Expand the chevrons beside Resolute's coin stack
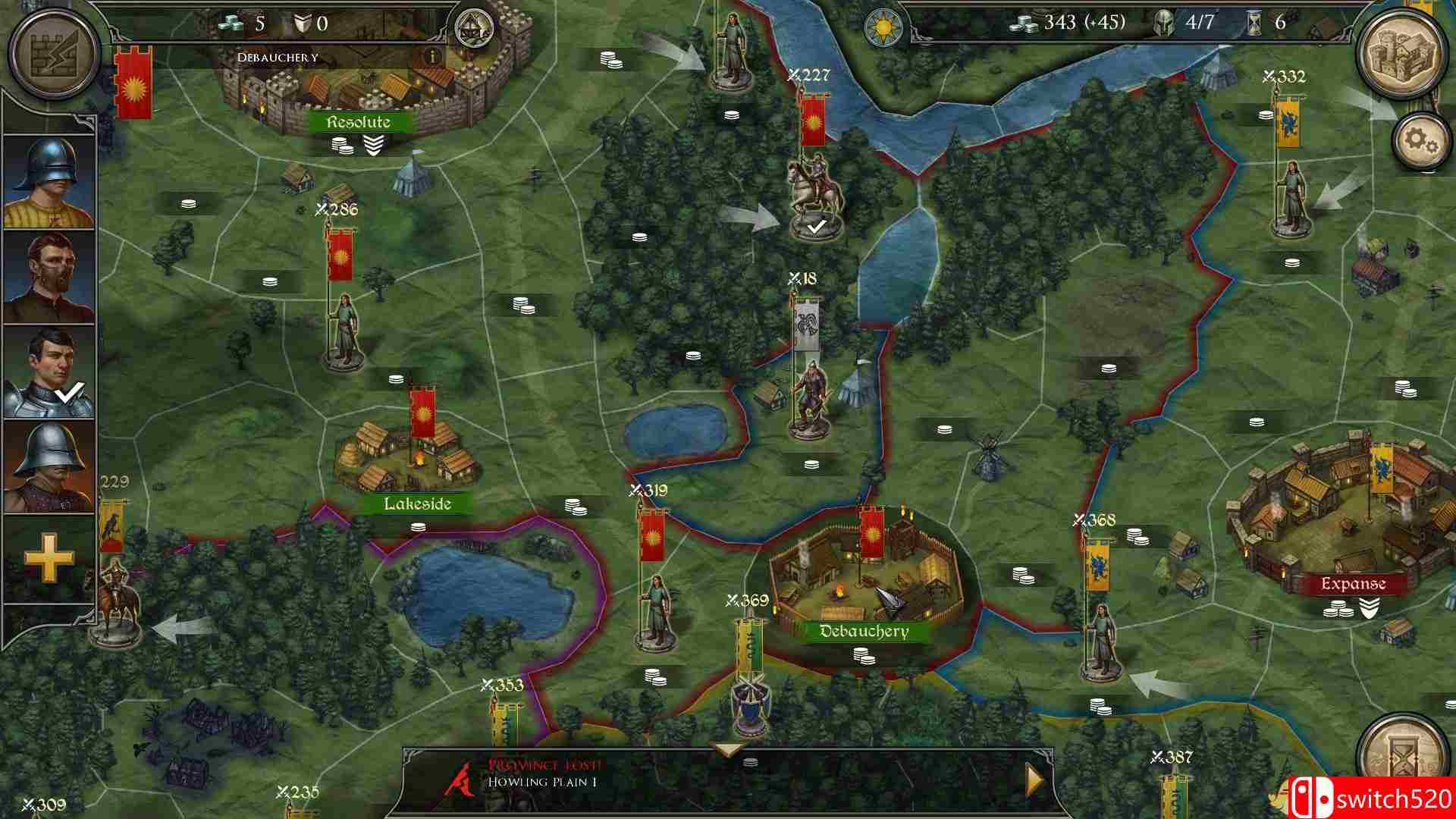 pyautogui.click(x=373, y=143)
